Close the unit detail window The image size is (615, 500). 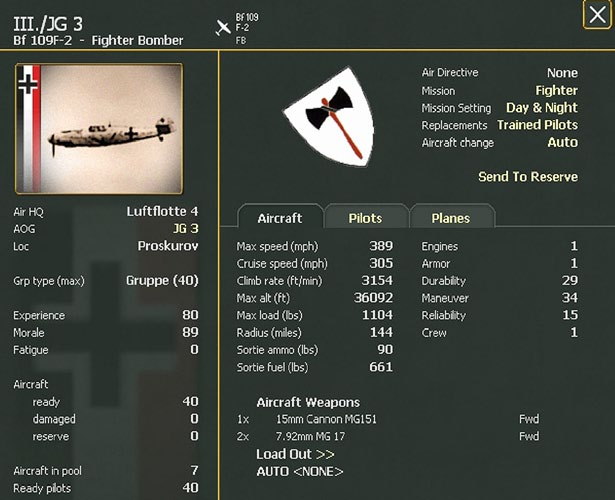pos(597,16)
